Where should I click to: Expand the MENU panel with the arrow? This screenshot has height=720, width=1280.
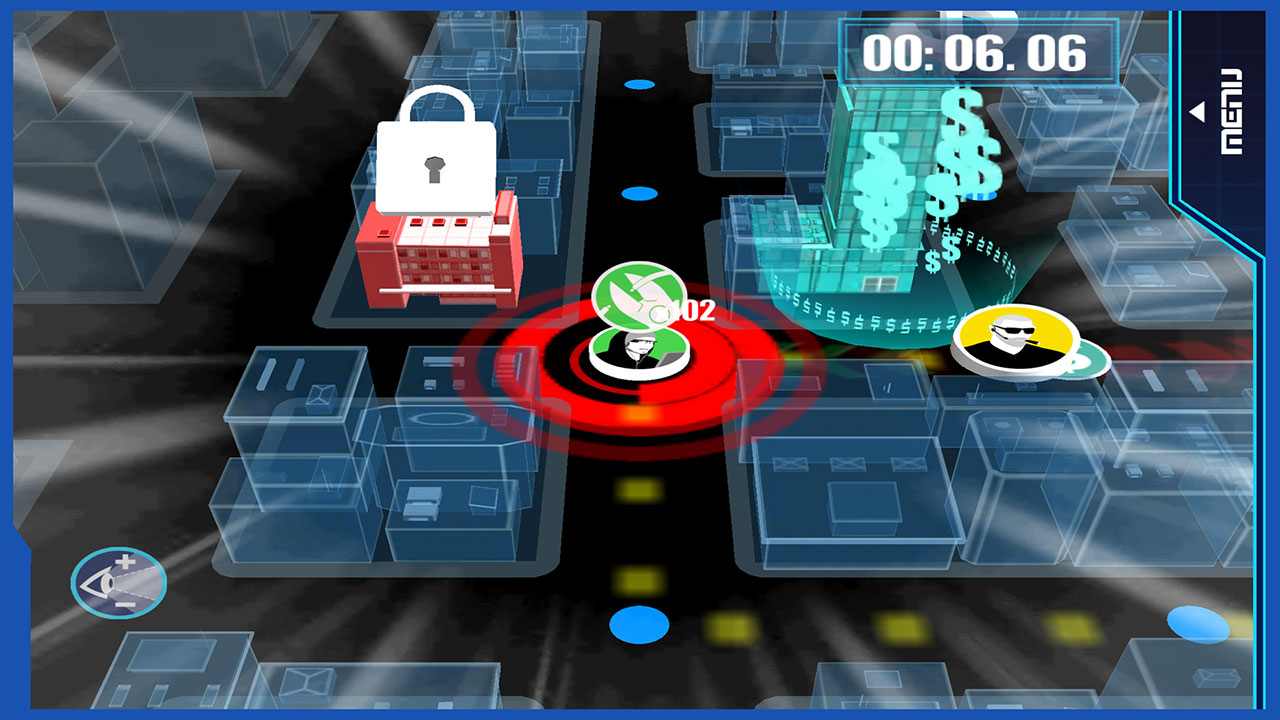1196,111
